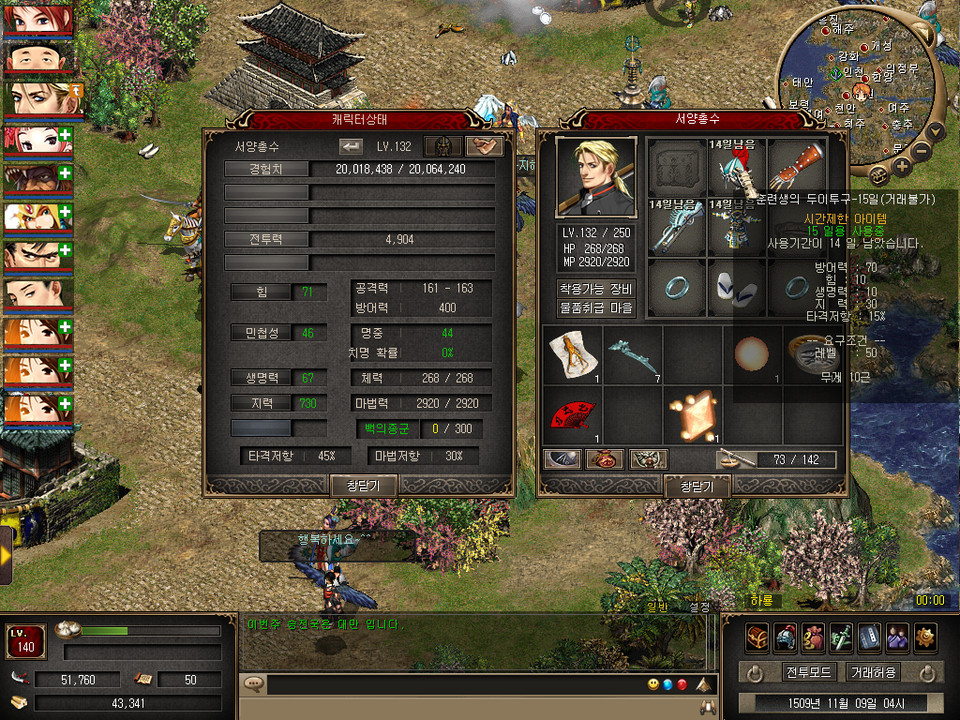Image resolution: width=960 pixels, height=720 pixels.
Task: Toggle the 전투모드 battle mode button
Action: [810, 672]
